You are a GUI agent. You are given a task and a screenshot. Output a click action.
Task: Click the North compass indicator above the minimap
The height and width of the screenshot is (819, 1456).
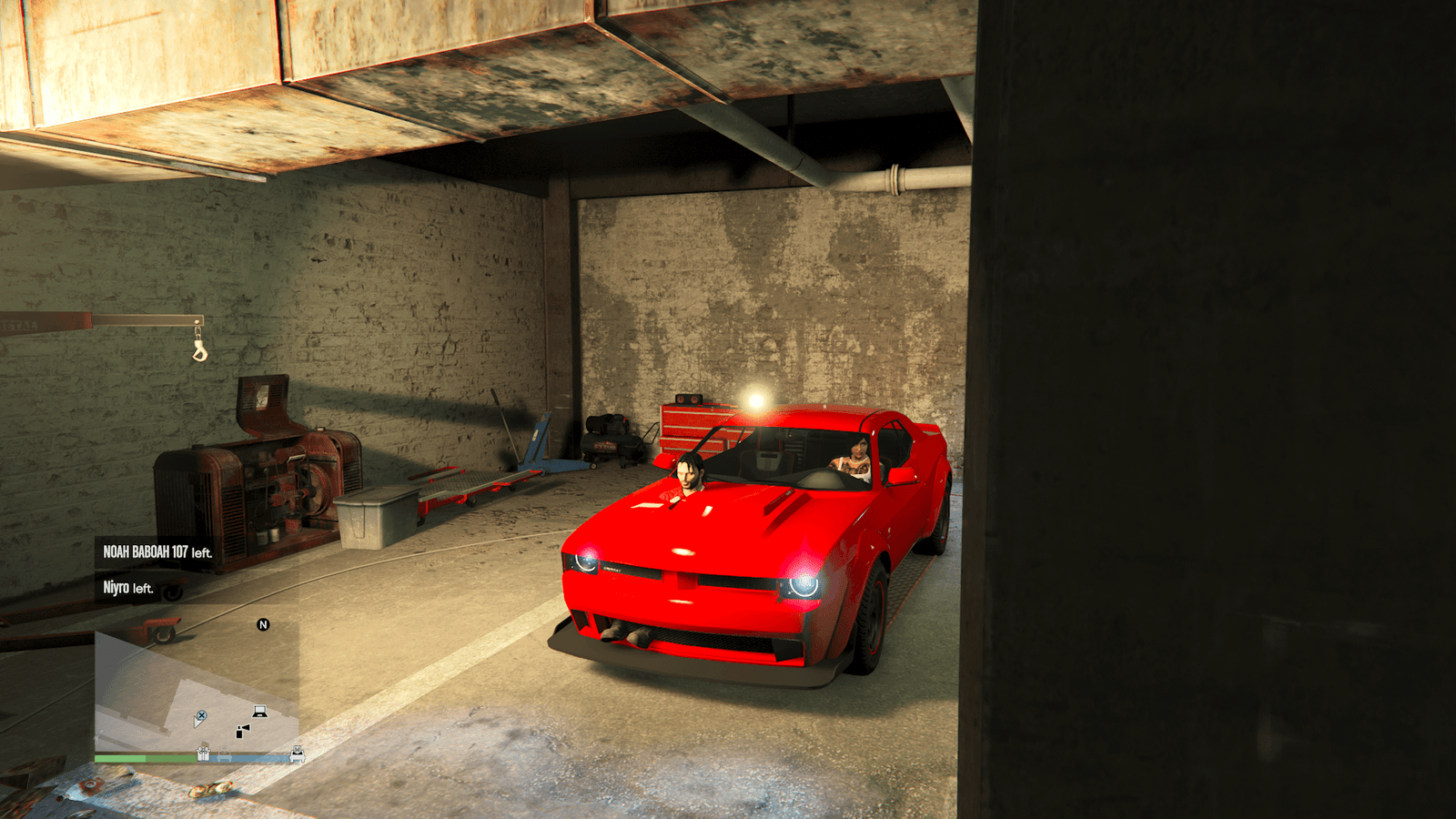(263, 625)
